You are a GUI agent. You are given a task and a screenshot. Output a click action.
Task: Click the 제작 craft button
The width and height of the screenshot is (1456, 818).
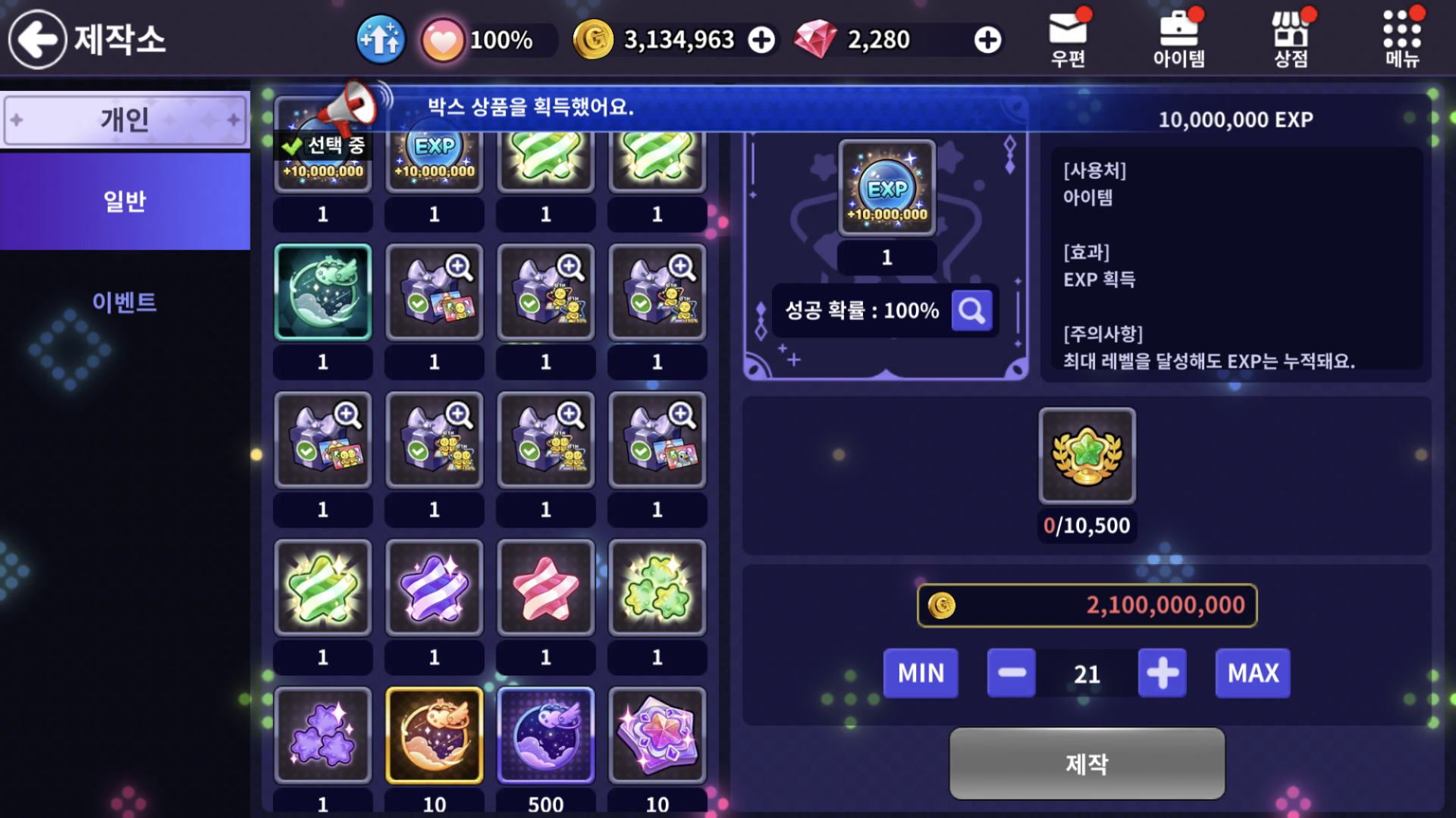1087,763
